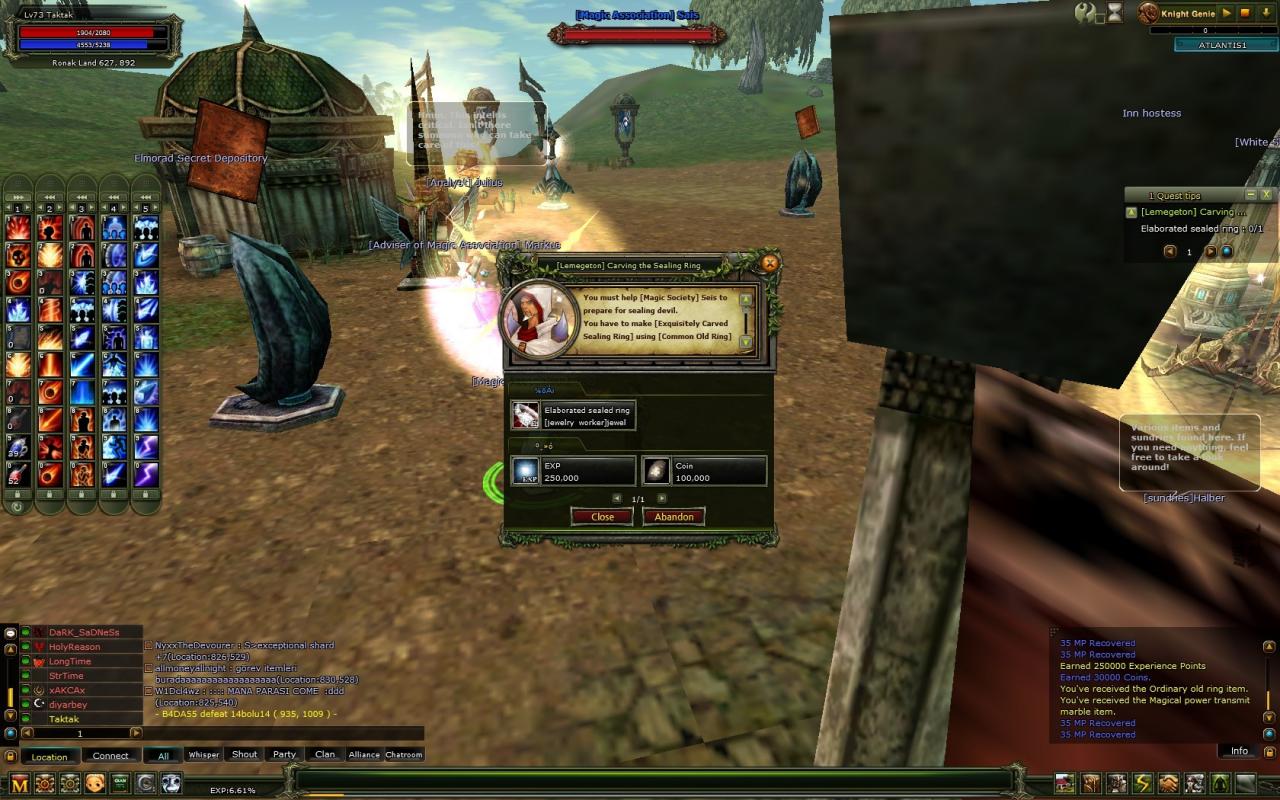Abandon the Carving the Sealing Ring quest
The width and height of the screenshot is (1280, 800).
click(x=674, y=517)
